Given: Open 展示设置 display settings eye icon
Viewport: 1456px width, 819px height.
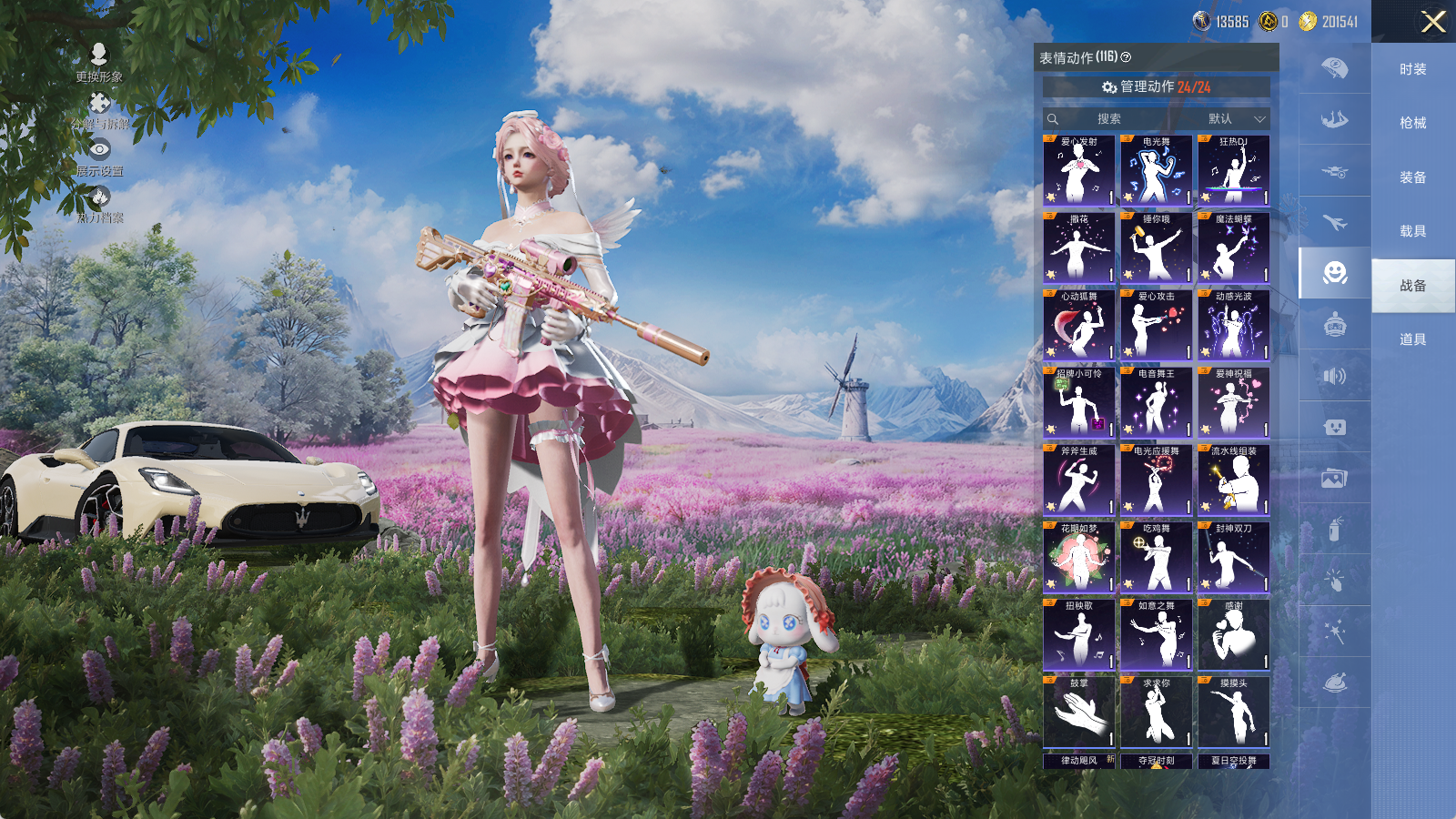Looking at the screenshot, I should pos(99,150).
